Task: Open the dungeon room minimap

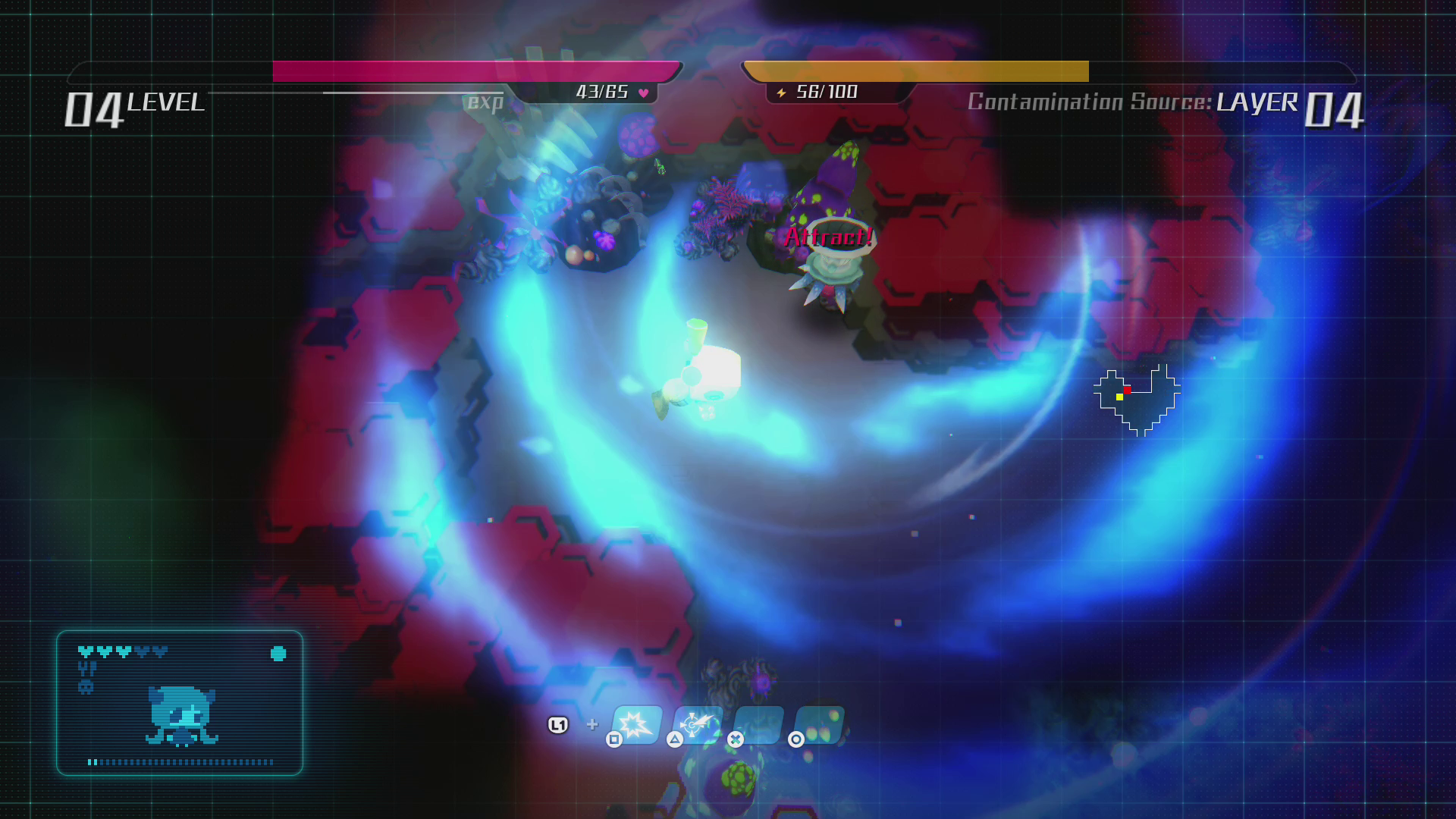Action: click(x=1137, y=400)
